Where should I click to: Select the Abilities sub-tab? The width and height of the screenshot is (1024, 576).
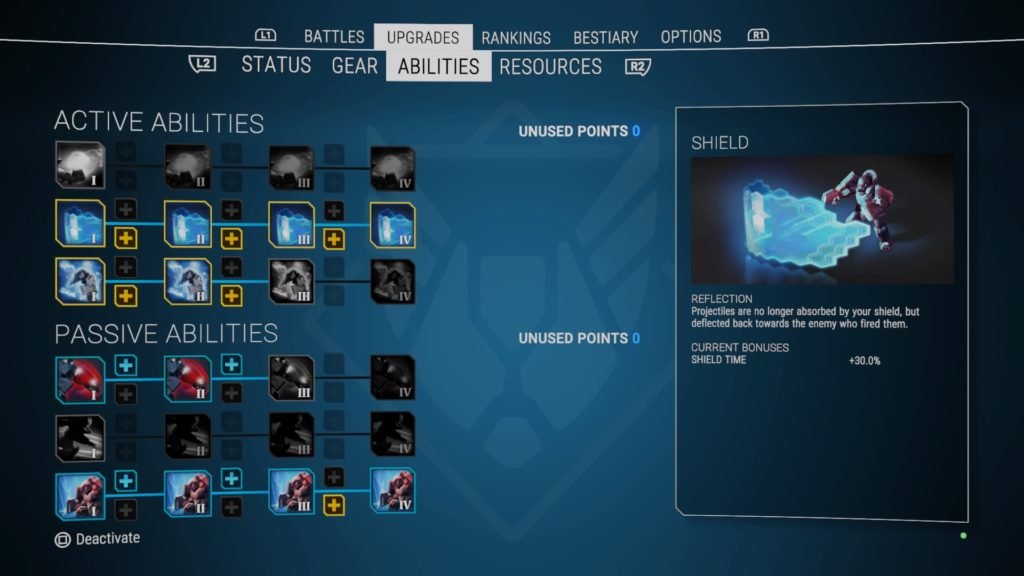(438, 67)
